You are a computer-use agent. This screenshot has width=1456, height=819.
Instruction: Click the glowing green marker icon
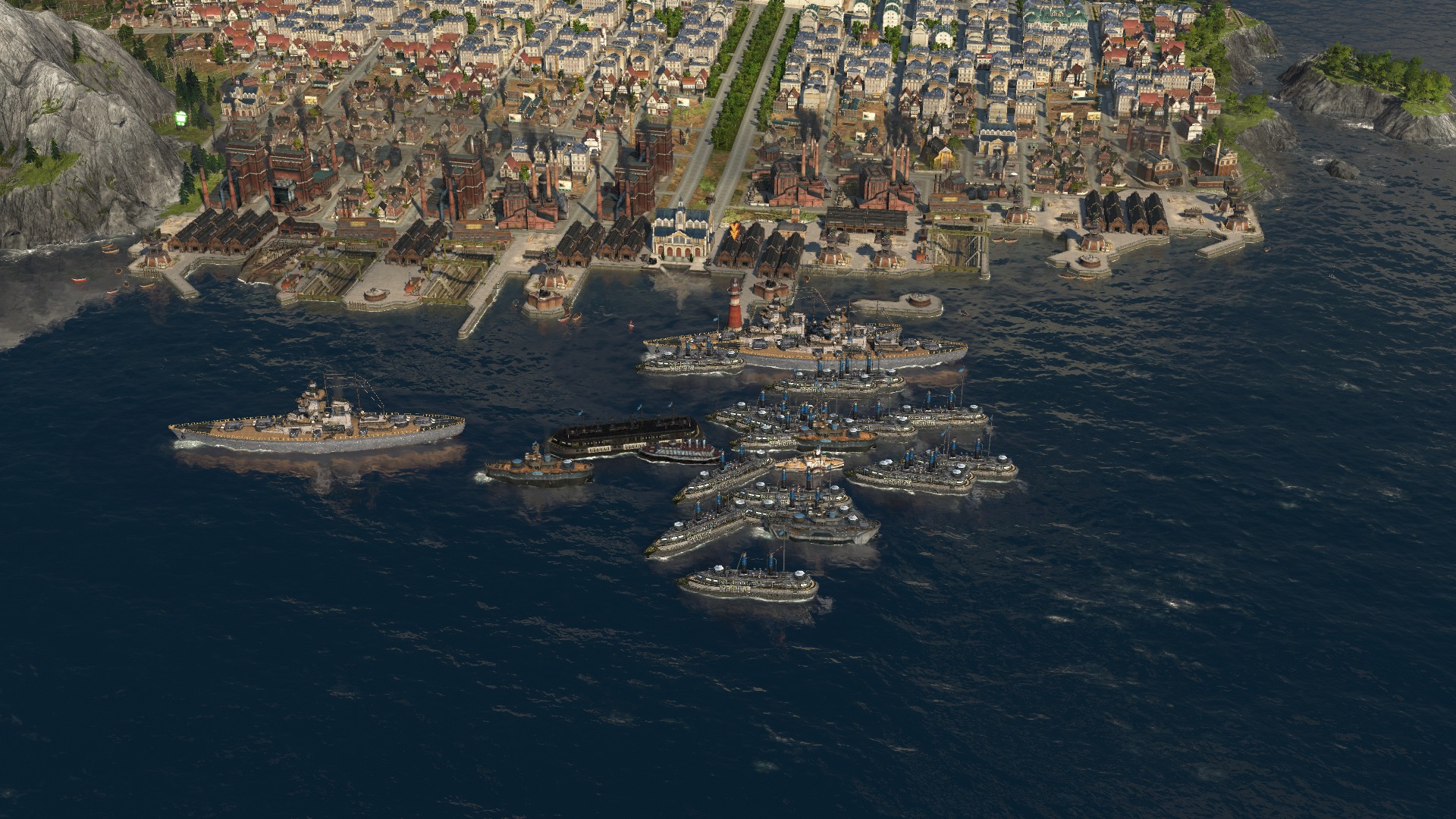click(x=181, y=118)
